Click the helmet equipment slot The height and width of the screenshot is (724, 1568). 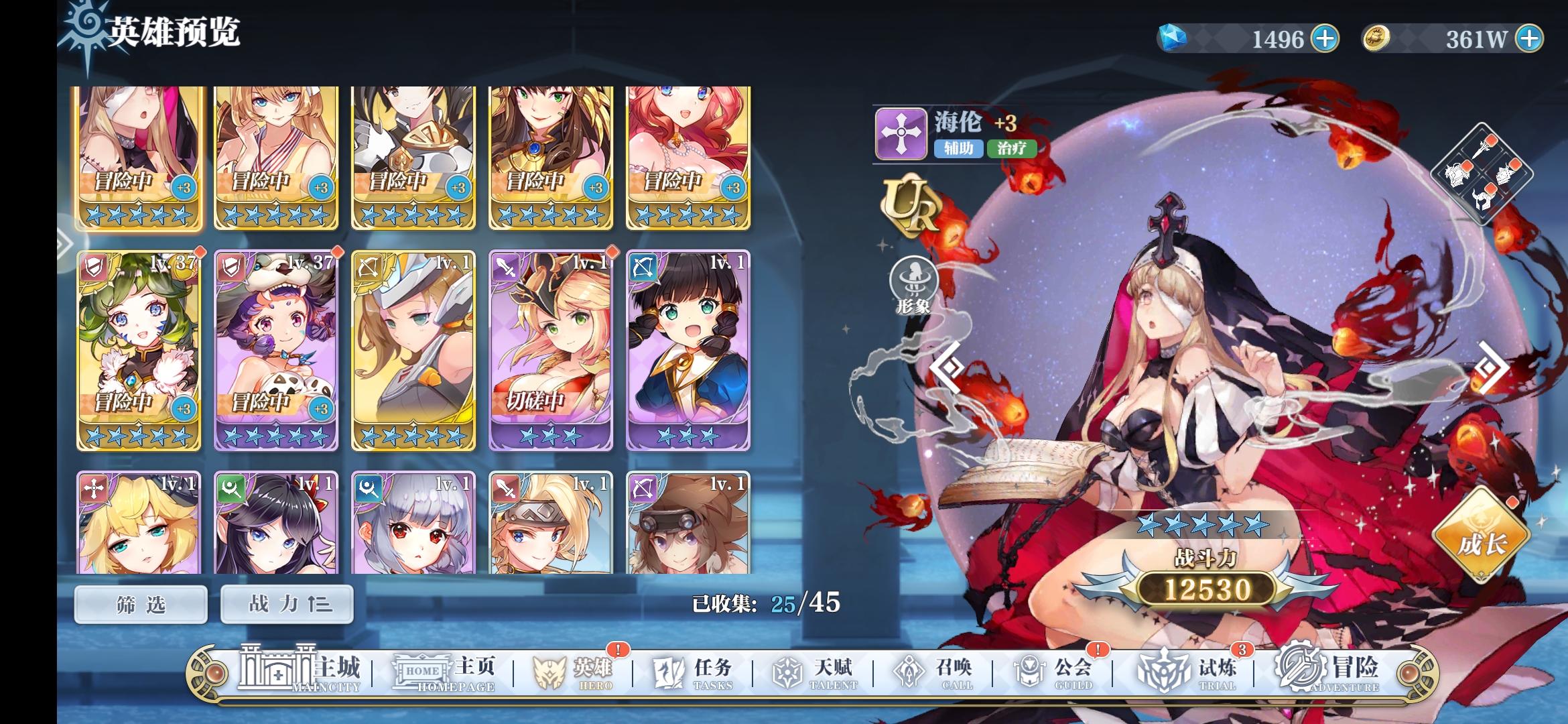point(1483,199)
